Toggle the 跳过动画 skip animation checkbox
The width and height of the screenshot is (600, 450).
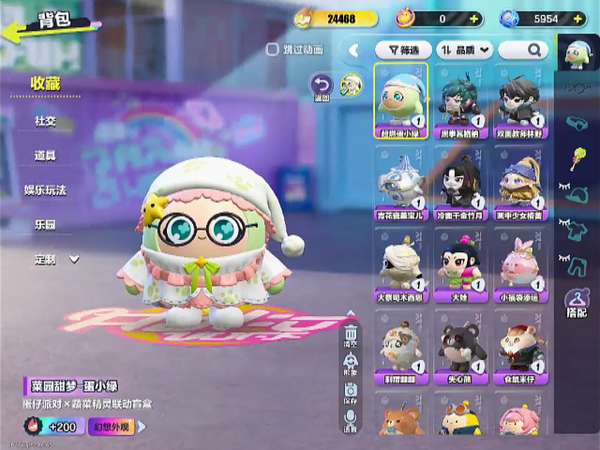[x=272, y=48]
